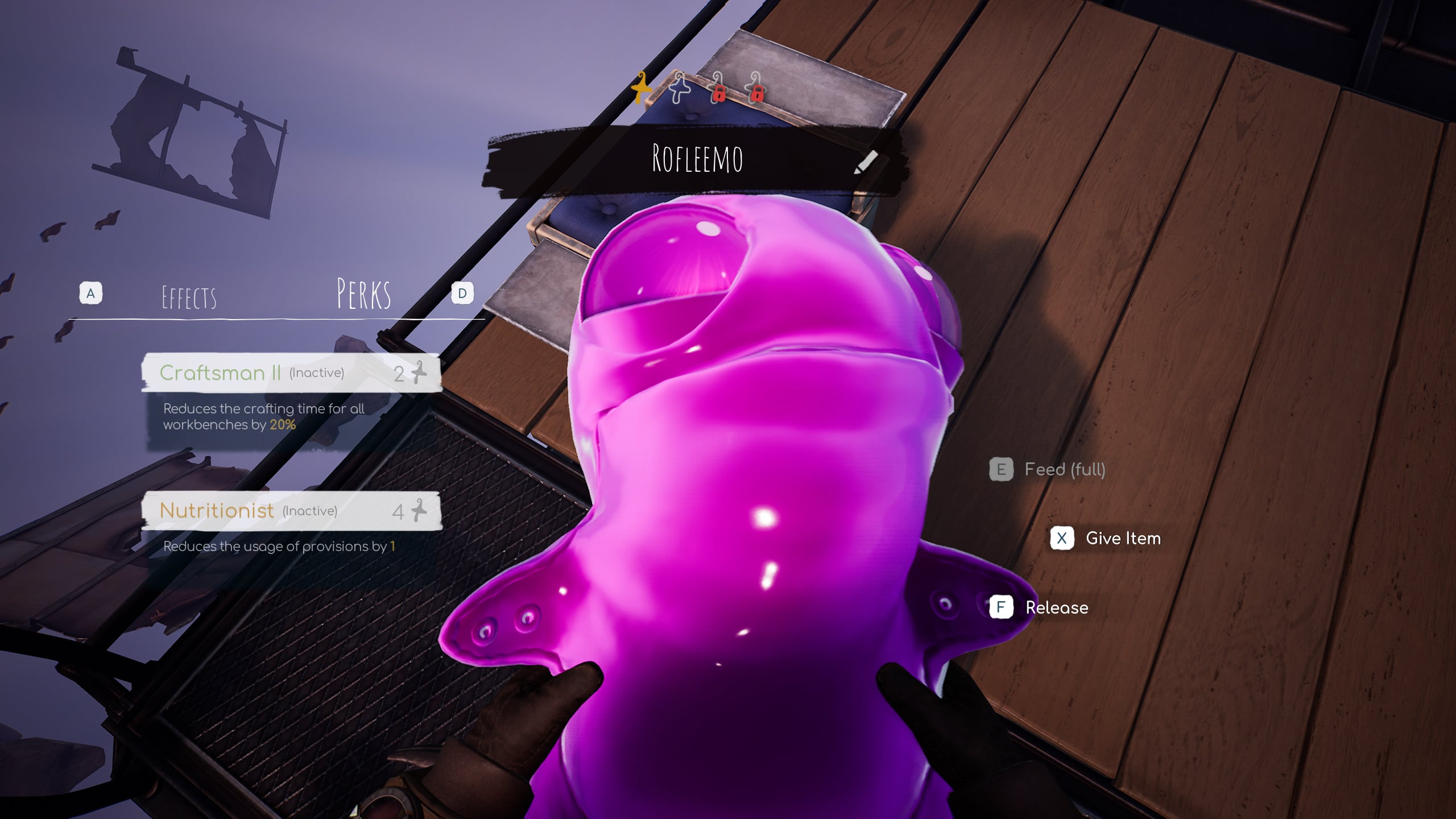
Task: Click the pencil icon to rename Rofleemo
Action: [866, 162]
